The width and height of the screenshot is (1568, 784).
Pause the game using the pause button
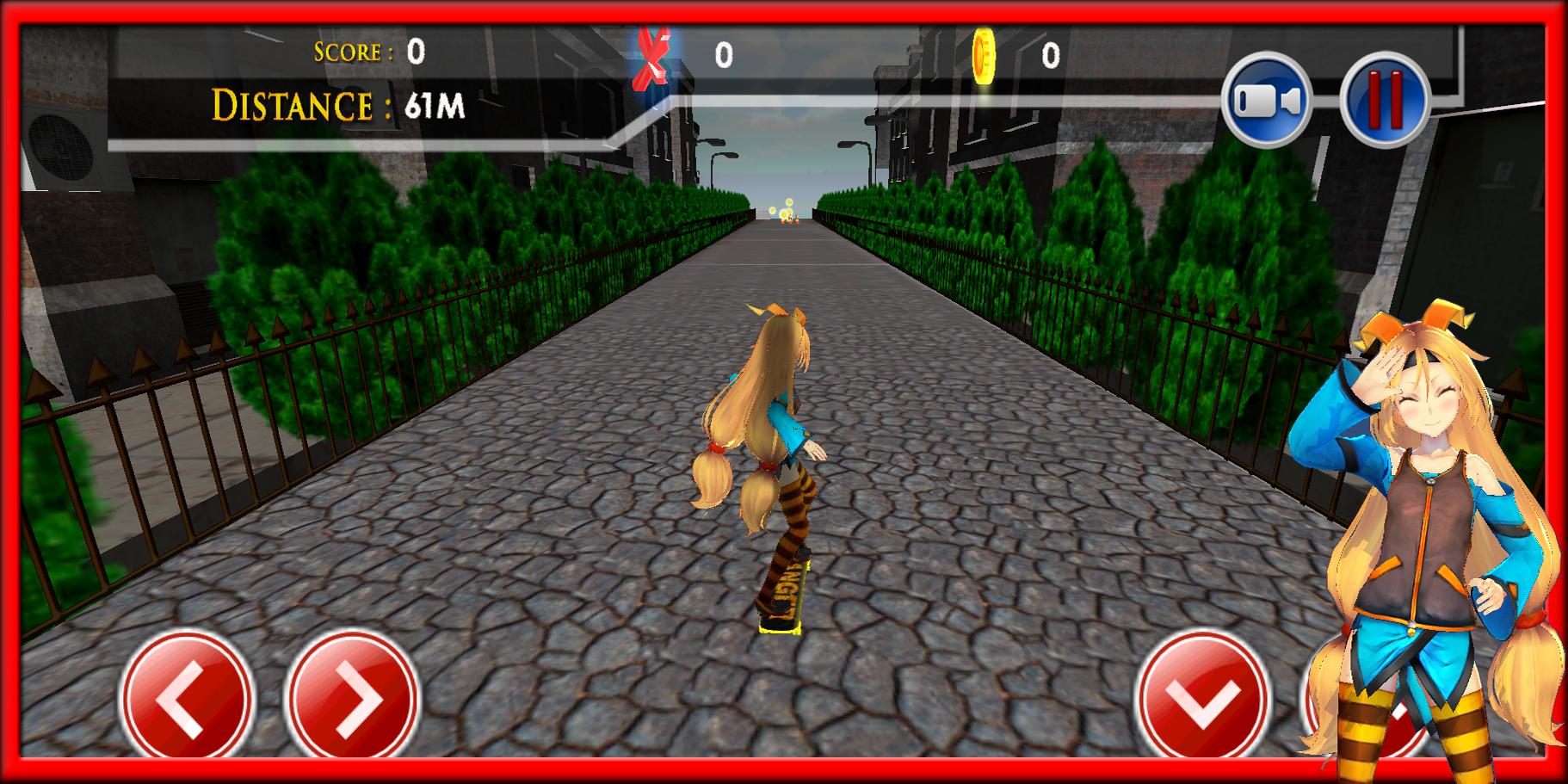[x=1385, y=99]
